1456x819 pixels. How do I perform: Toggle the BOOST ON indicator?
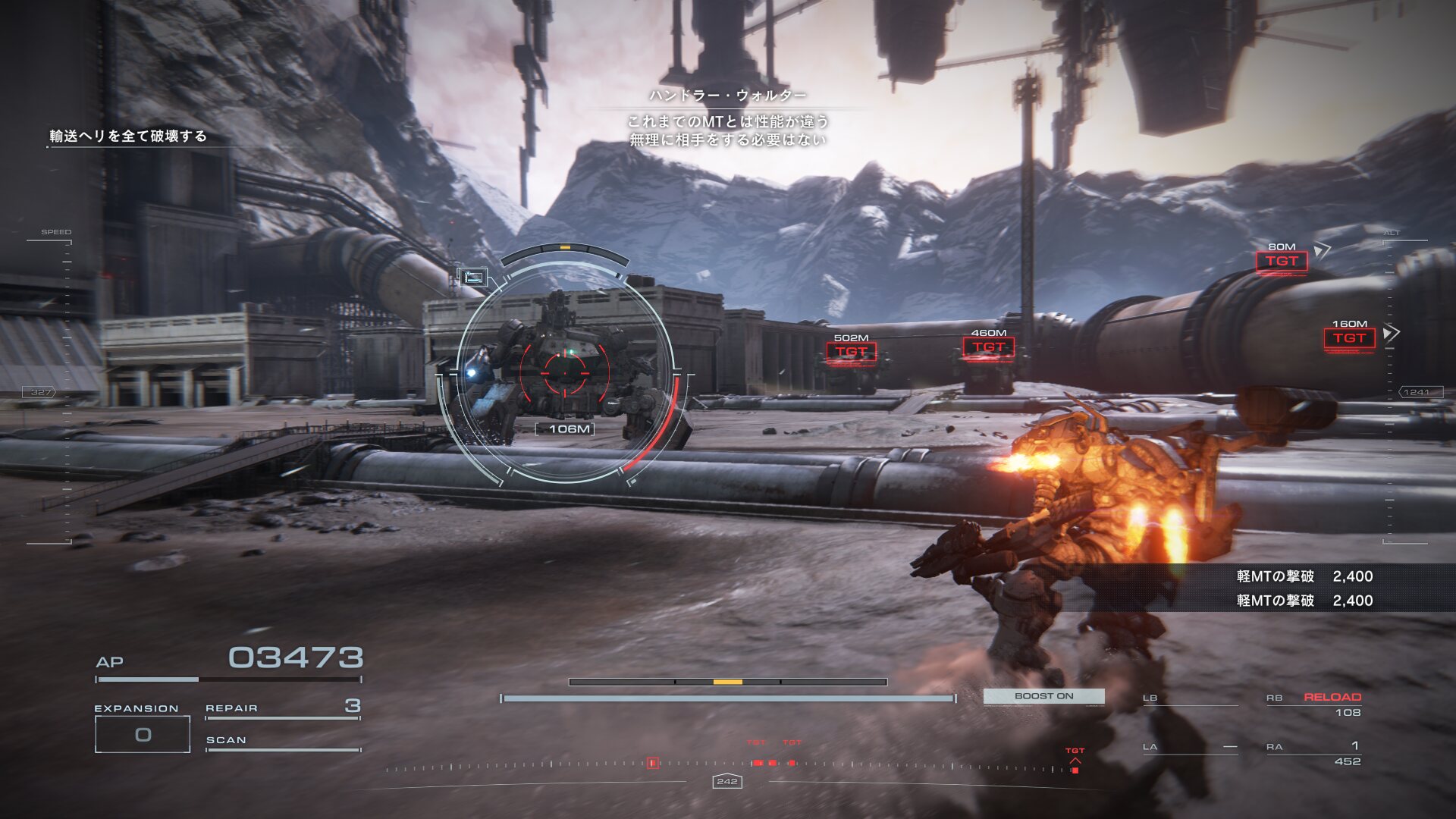click(x=1043, y=696)
